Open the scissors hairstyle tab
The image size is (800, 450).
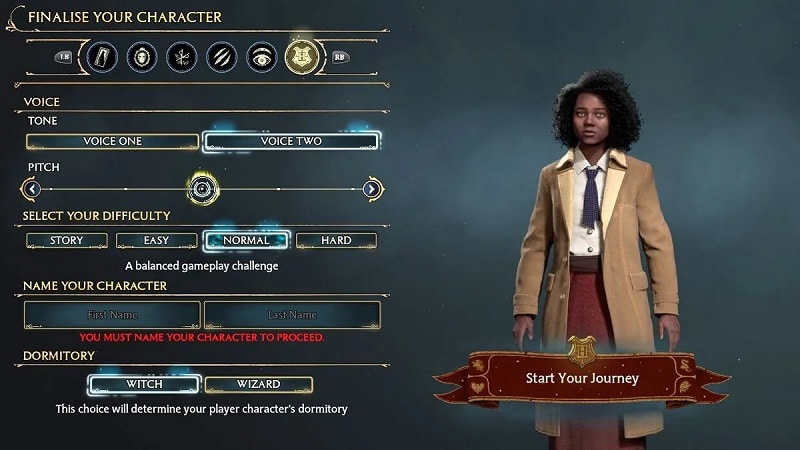(x=182, y=57)
